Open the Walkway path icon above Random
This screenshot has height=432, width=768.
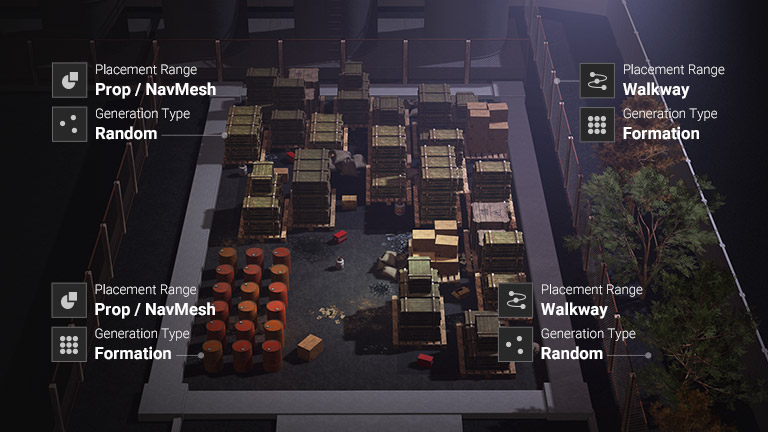pos(515,300)
